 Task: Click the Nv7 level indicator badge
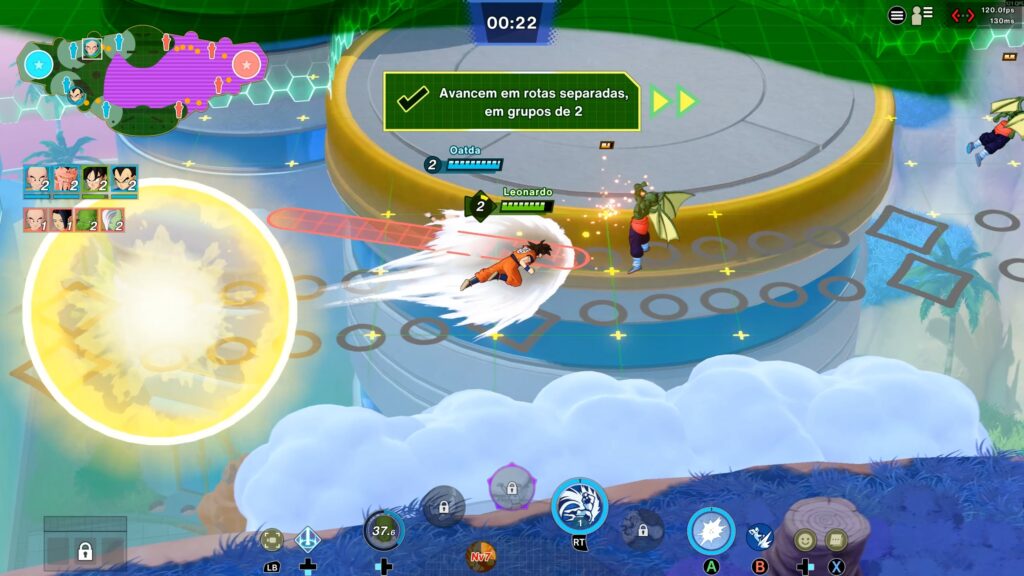(481, 555)
